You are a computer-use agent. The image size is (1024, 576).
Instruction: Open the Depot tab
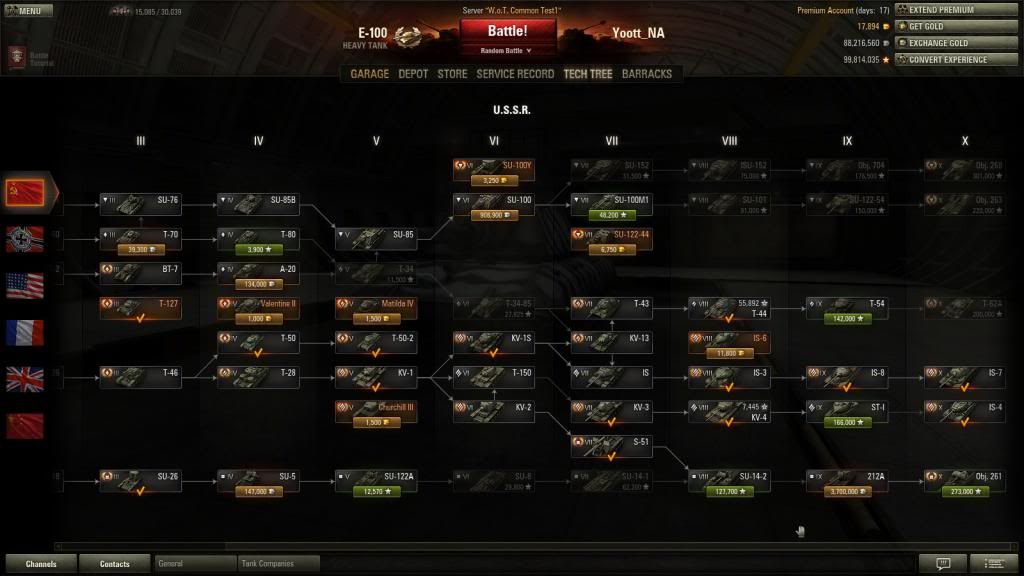(413, 74)
